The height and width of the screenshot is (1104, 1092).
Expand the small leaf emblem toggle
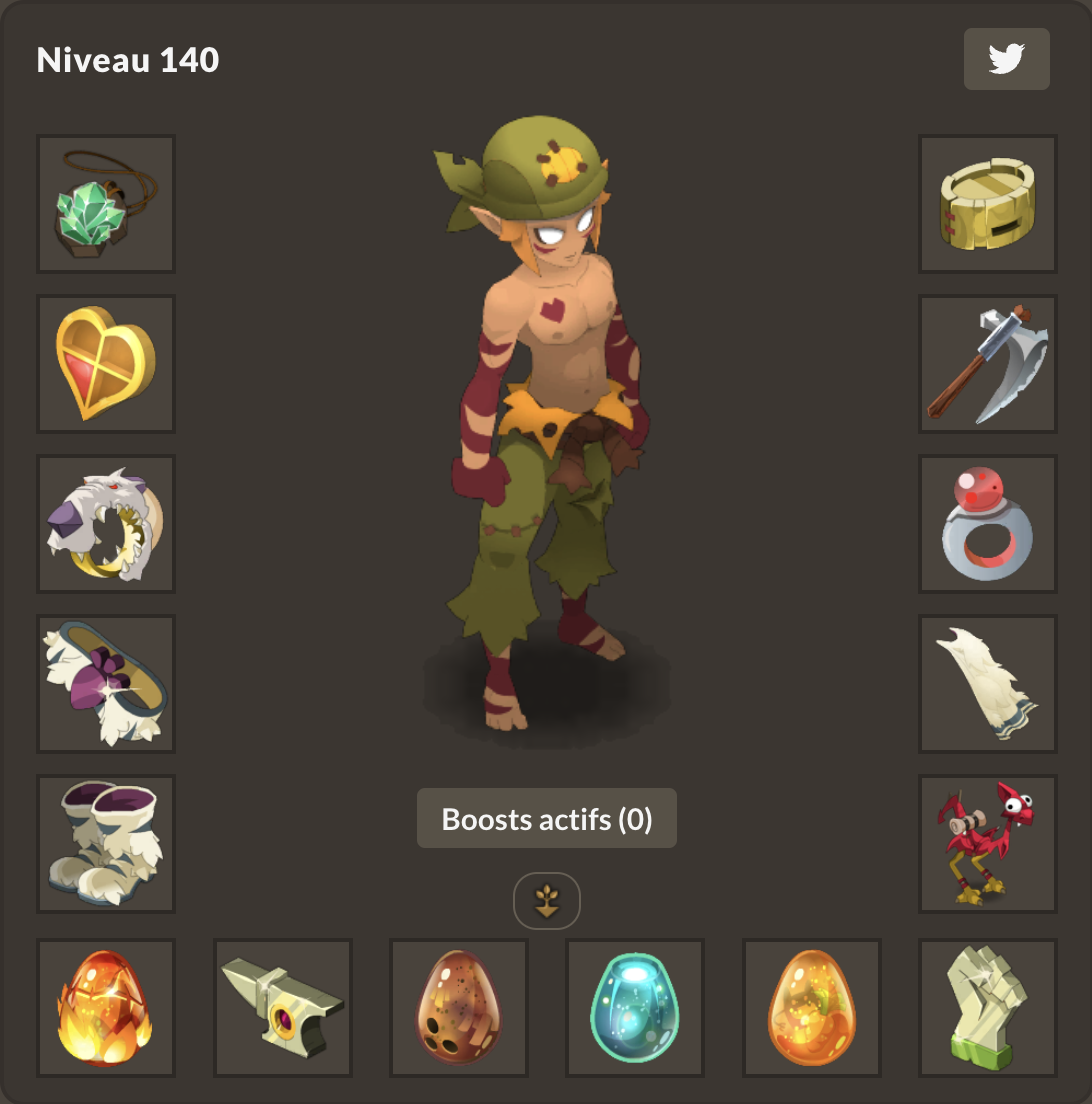[546, 901]
